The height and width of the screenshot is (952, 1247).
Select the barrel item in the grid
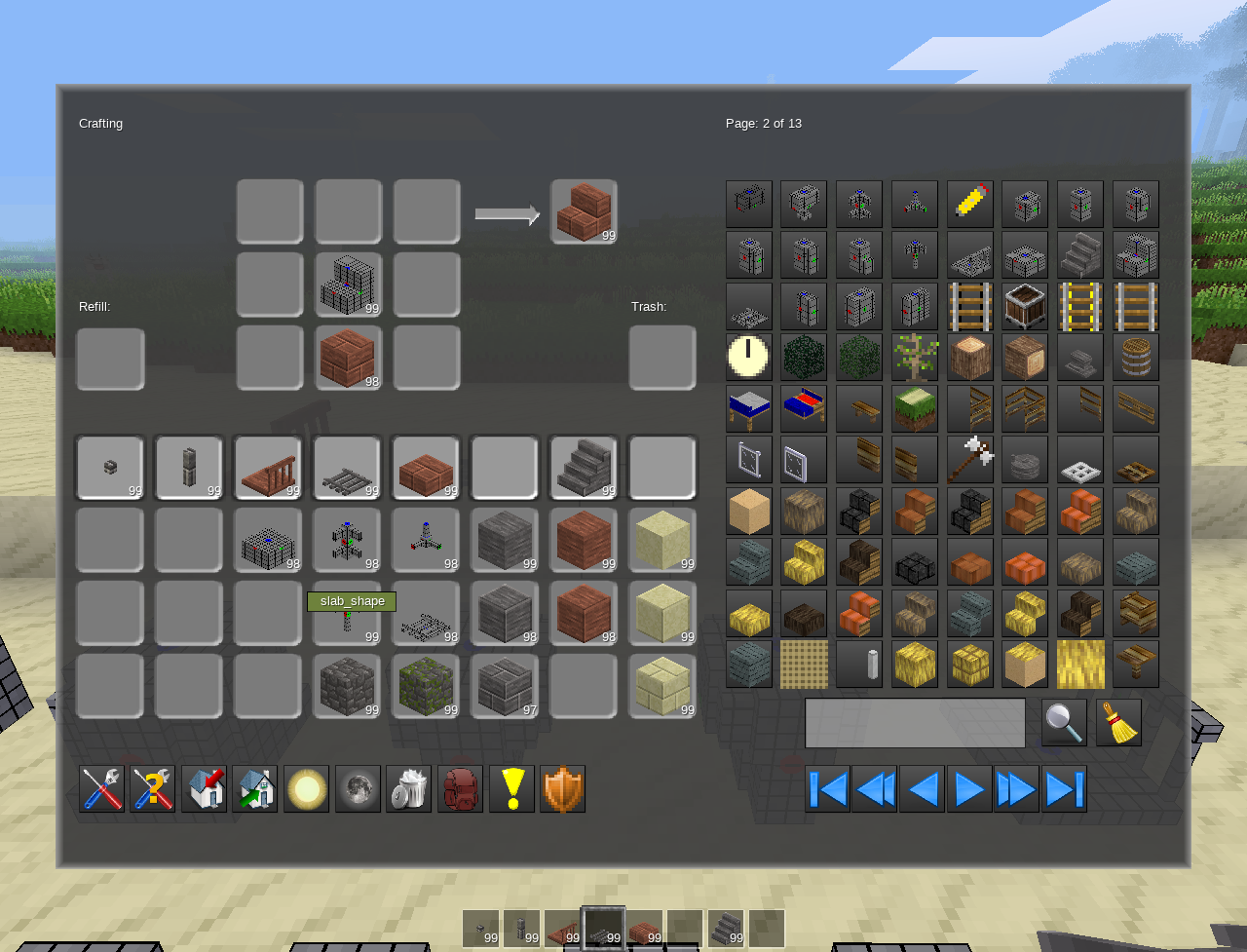click(1136, 358)
